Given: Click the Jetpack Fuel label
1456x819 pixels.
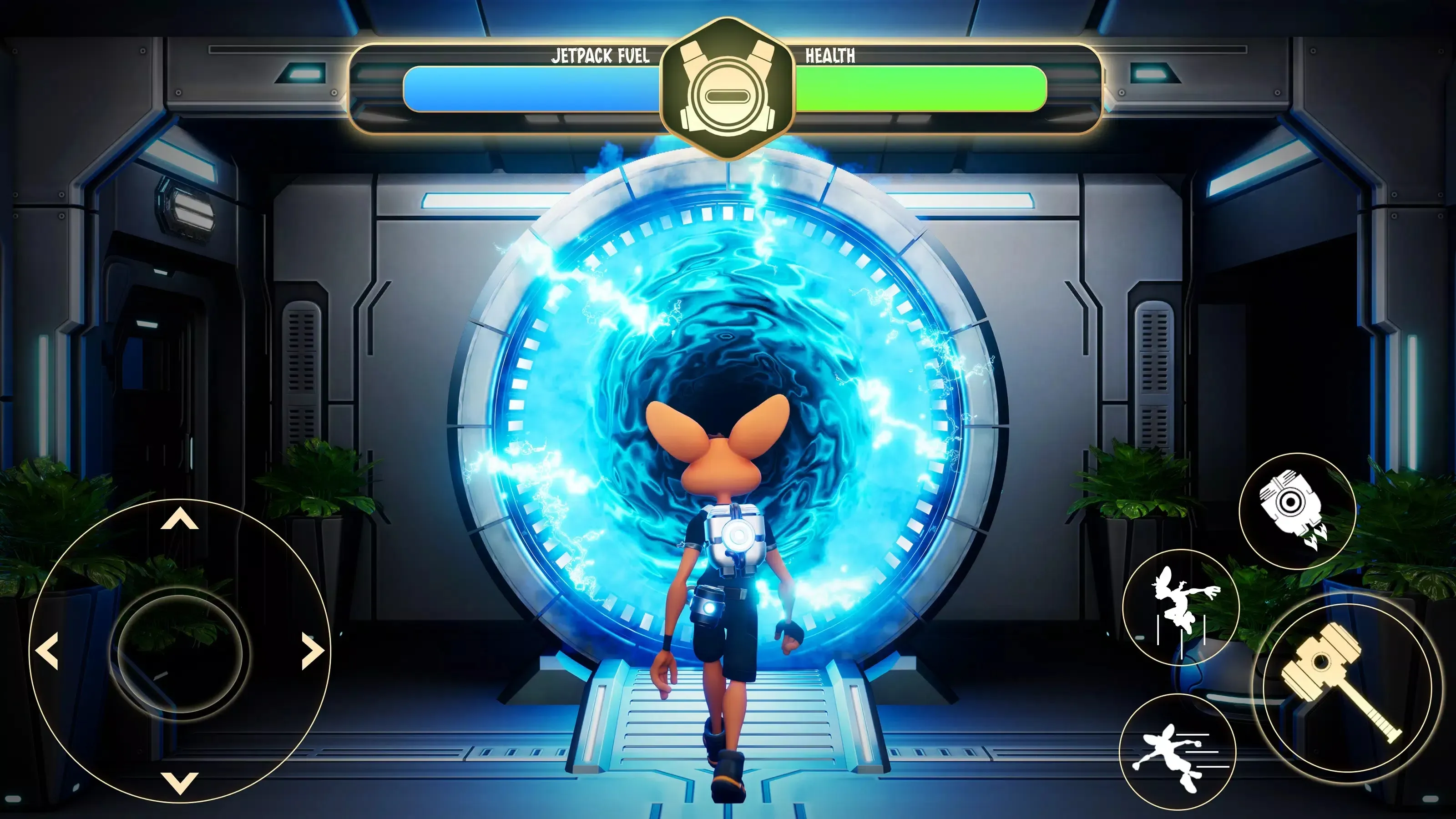Looking at the screenshot, I should click(600, 56).
